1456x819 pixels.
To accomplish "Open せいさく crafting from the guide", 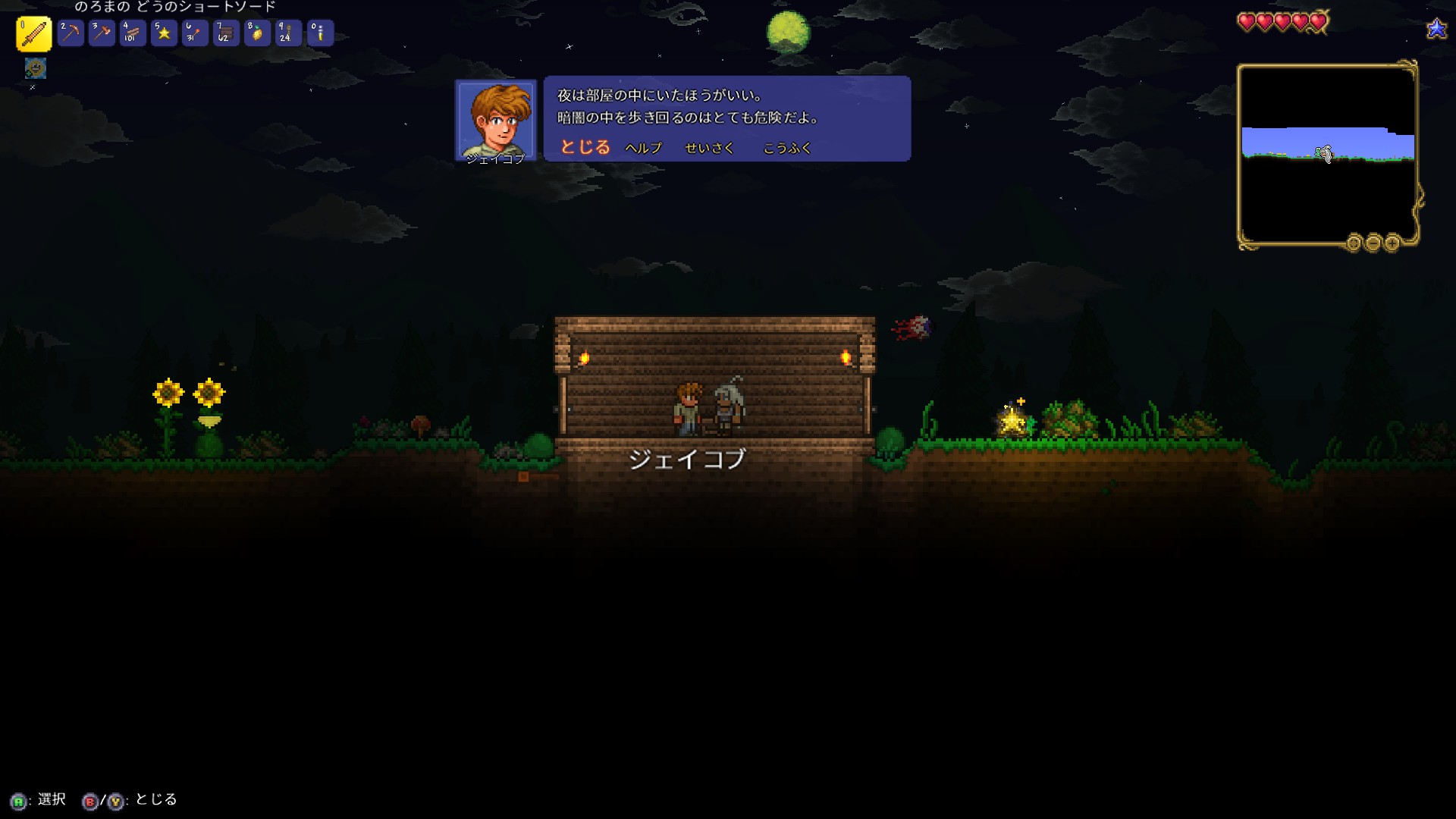I will click(709, 148).
